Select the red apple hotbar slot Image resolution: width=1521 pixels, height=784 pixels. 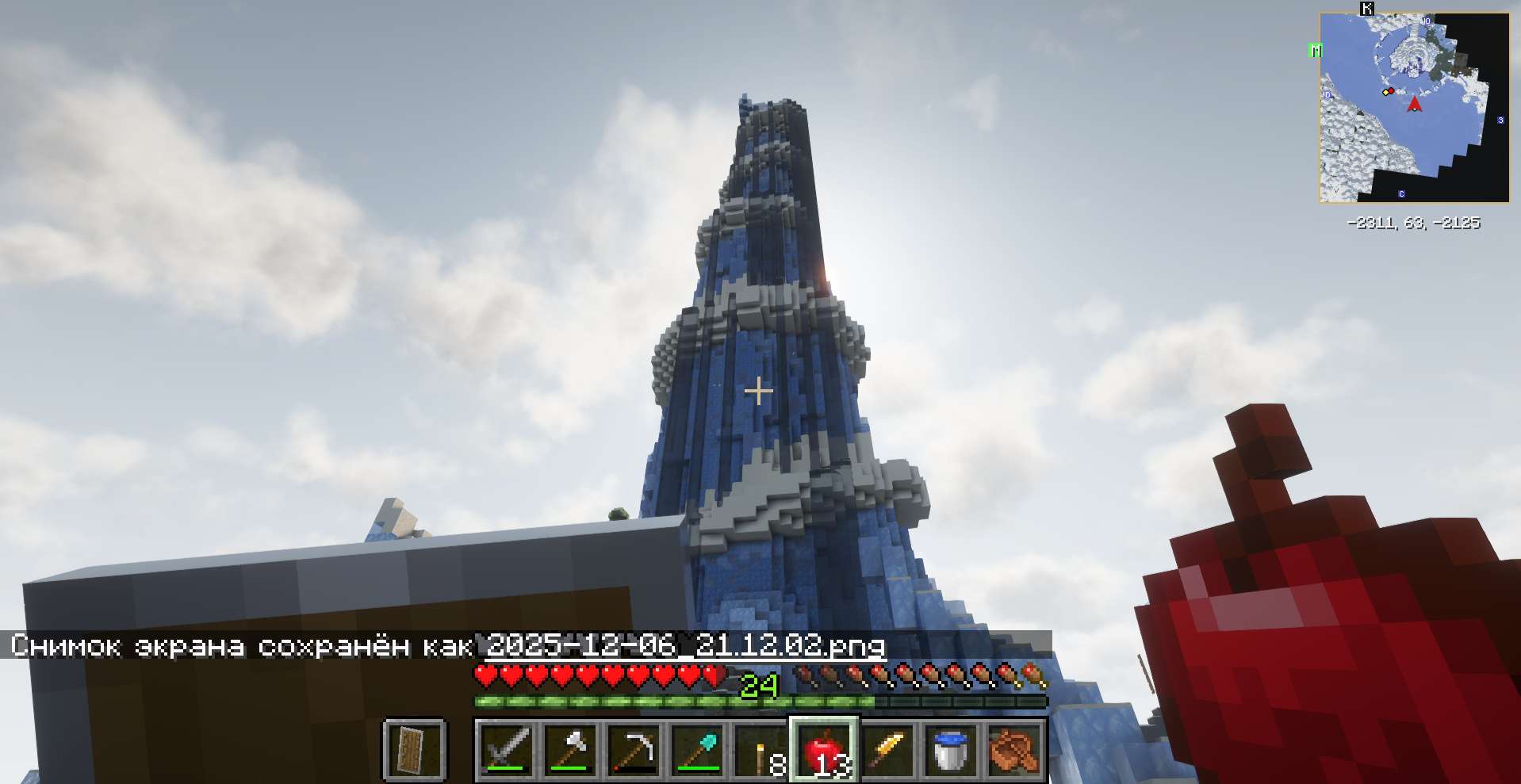[824, 749]
